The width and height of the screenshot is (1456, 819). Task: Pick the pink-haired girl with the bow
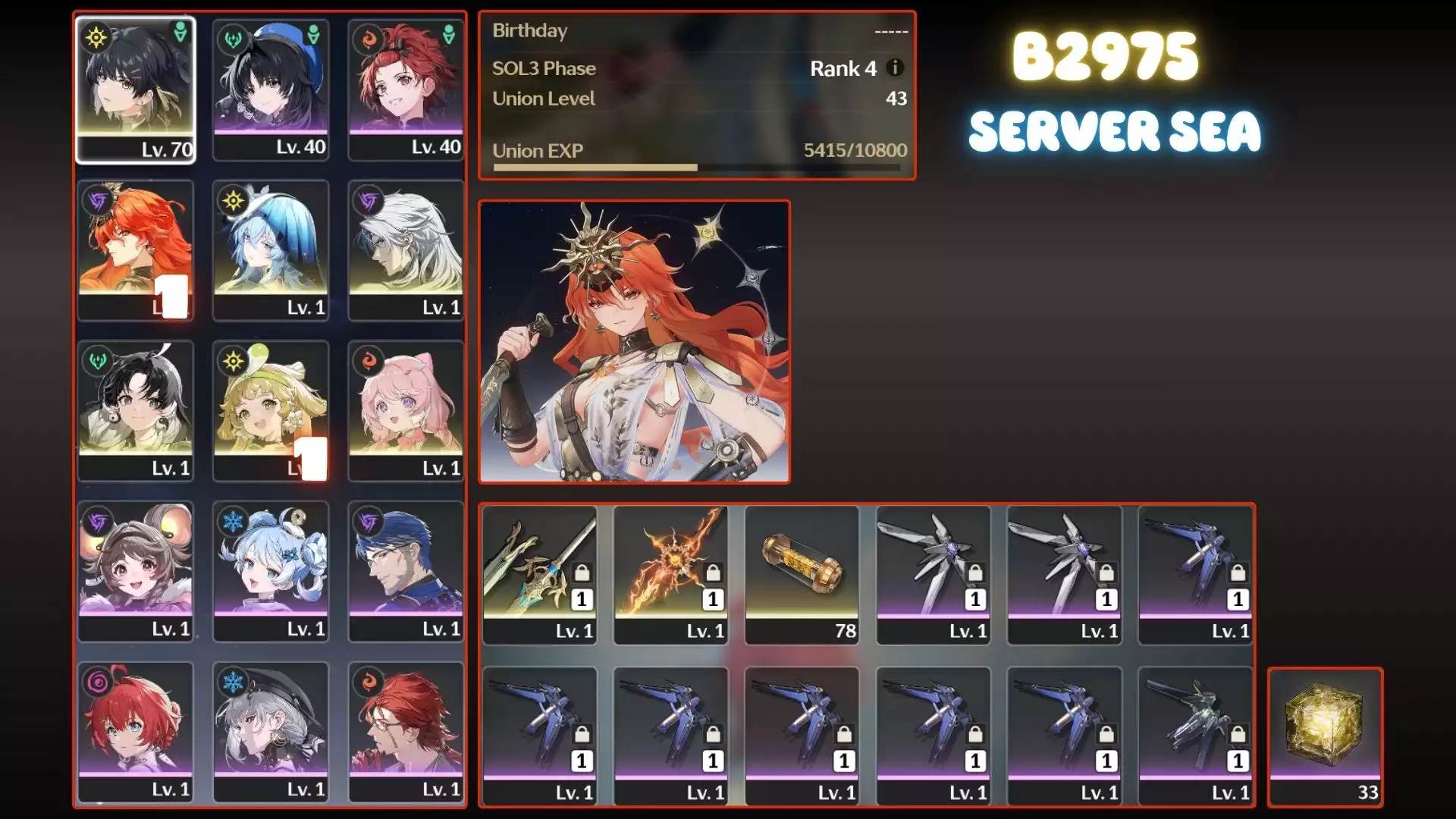tap(406, 411)
